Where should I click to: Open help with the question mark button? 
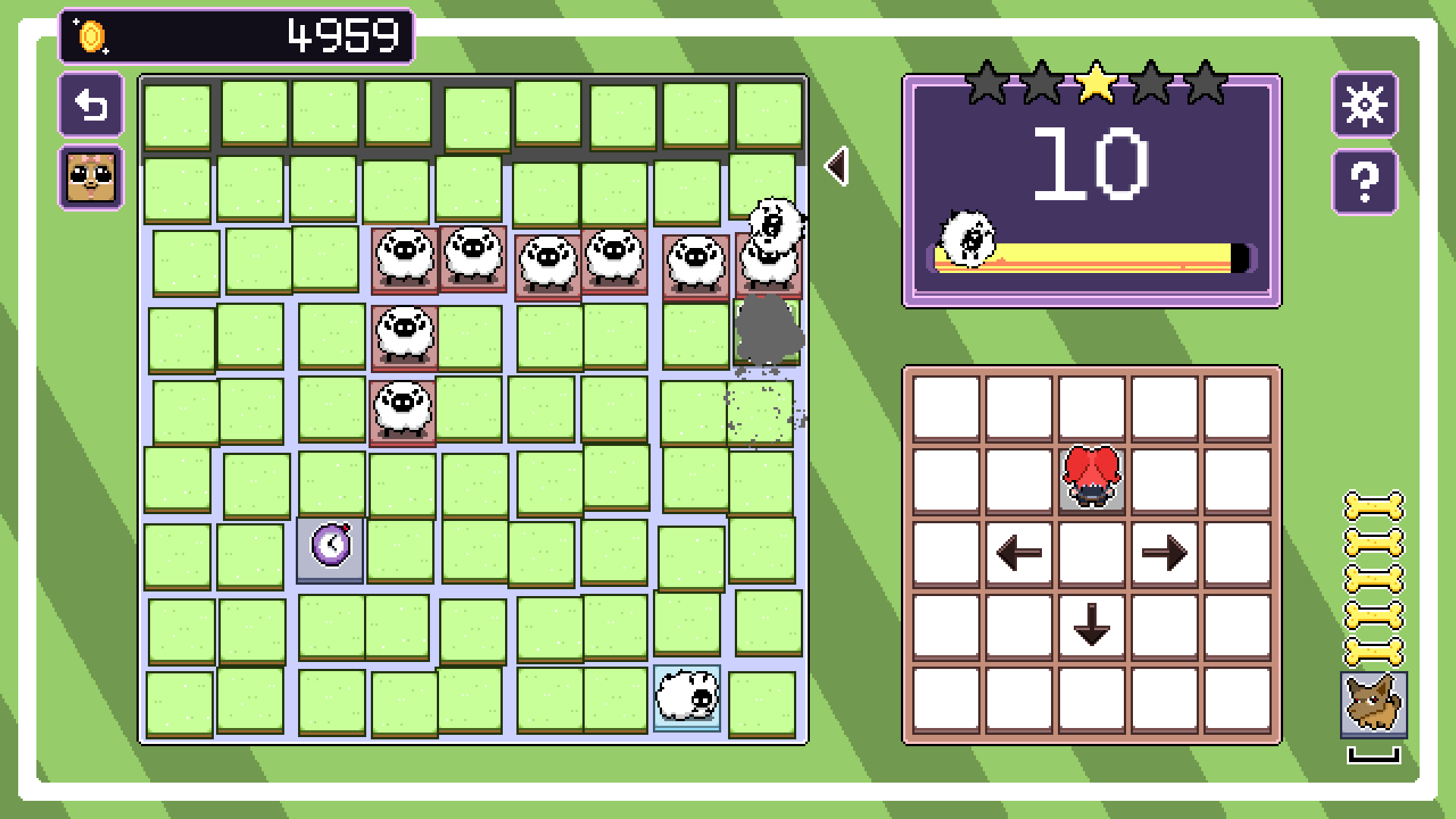tap(1364, 182)
